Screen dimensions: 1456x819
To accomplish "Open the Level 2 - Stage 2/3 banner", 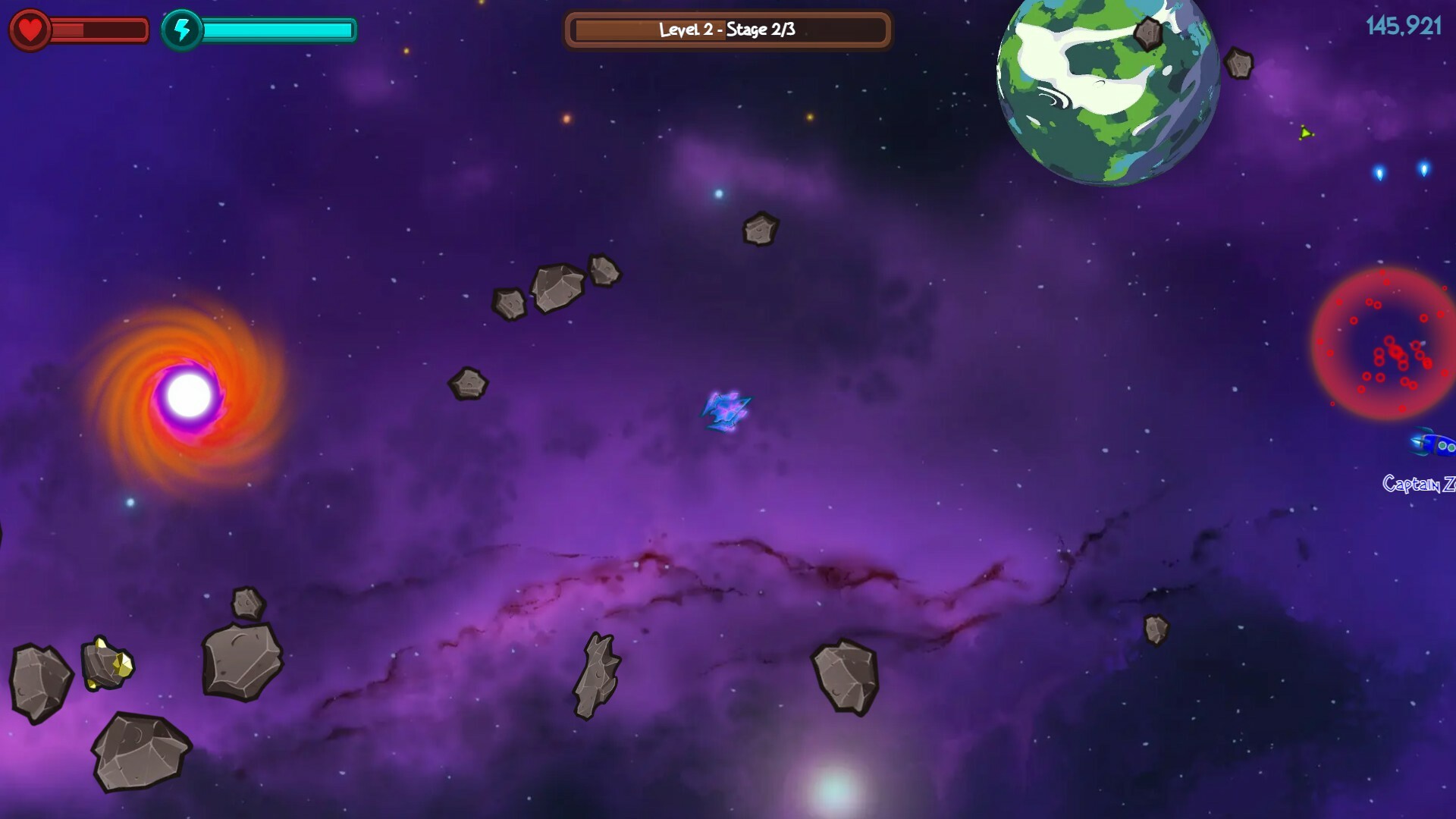I will click(726, 30).
